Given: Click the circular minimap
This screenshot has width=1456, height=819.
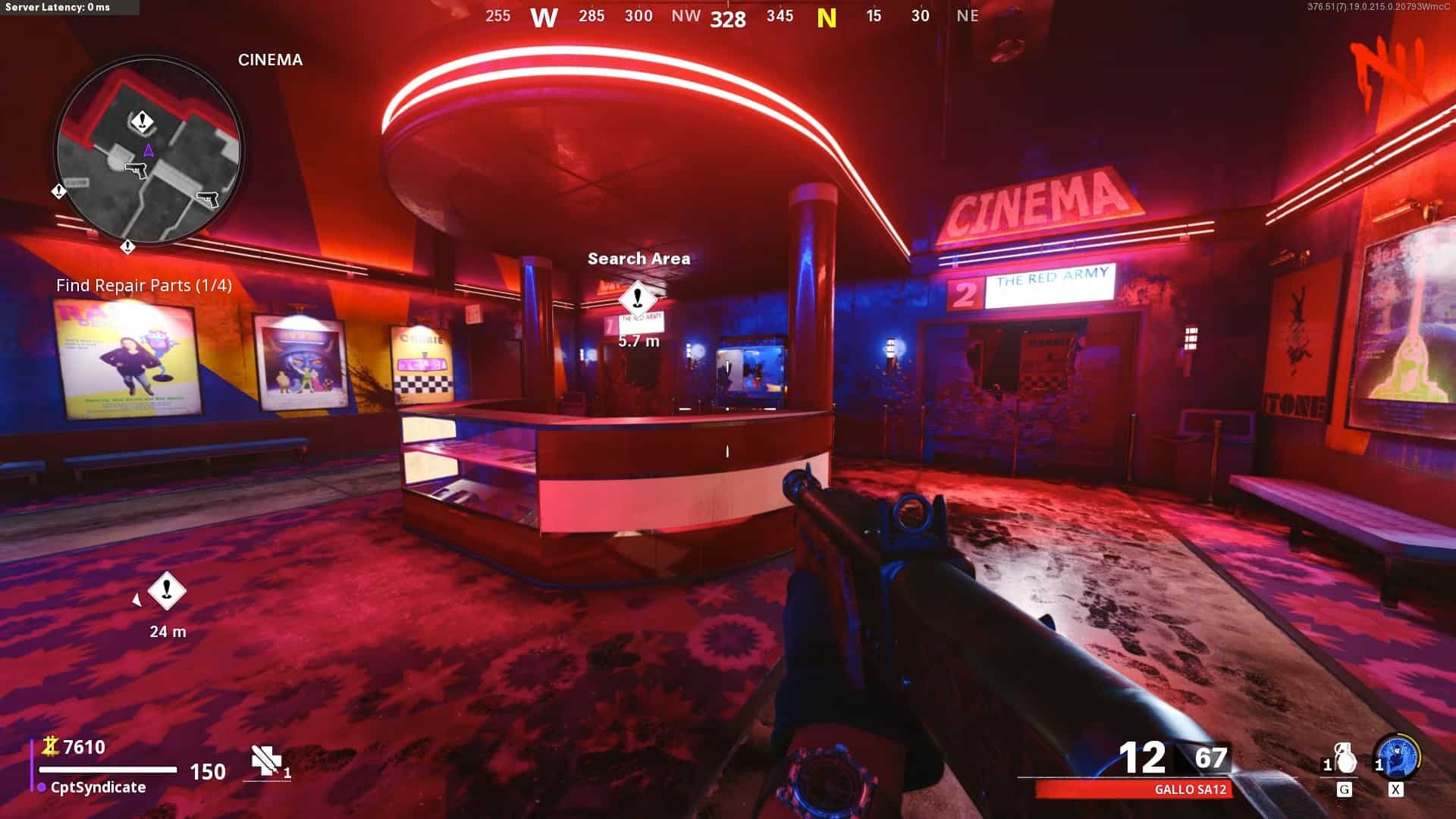Looking at the screenshot, I should 149,149.
